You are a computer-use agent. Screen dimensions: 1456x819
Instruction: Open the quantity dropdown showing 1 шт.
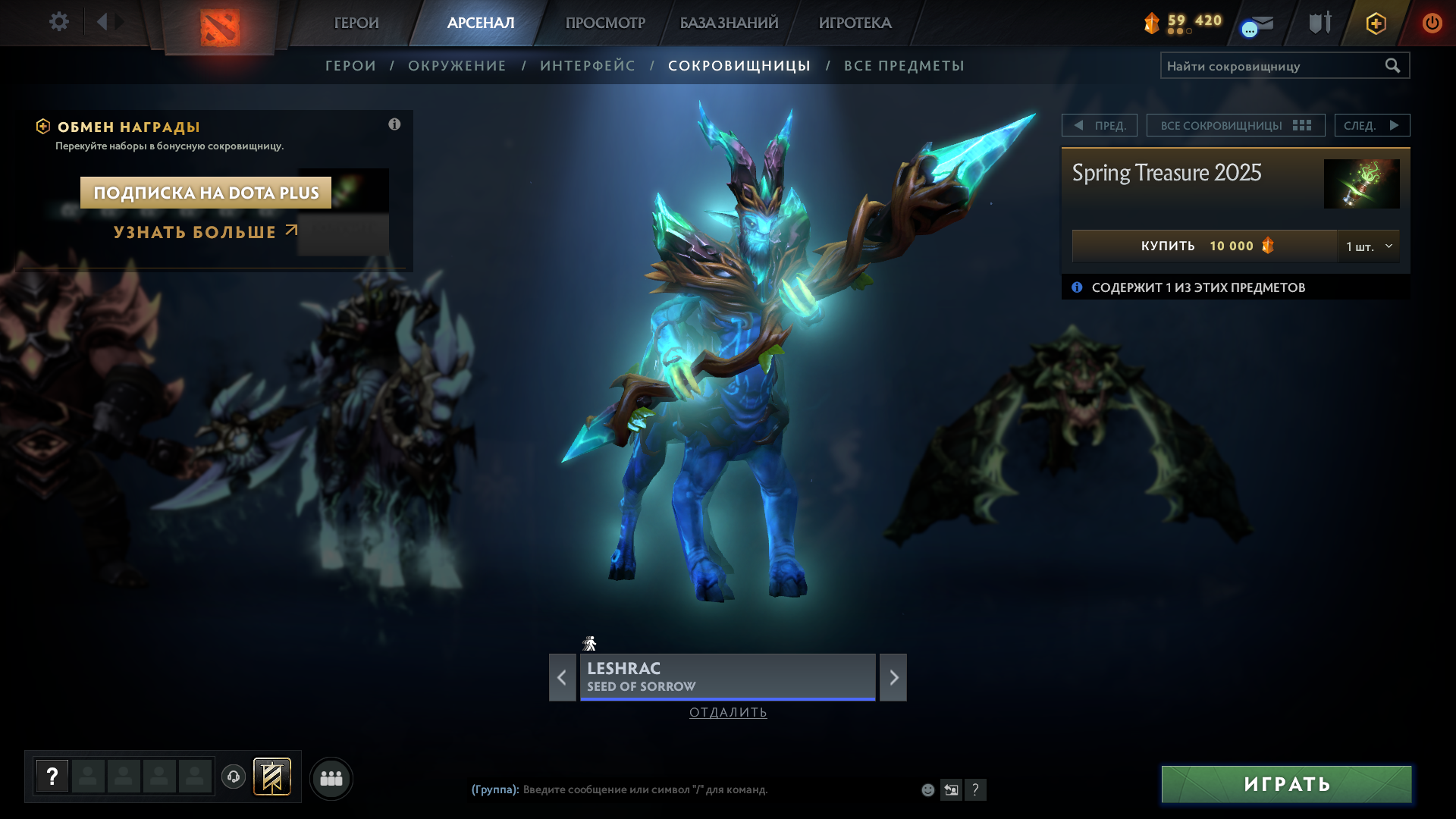point(1369,246)
